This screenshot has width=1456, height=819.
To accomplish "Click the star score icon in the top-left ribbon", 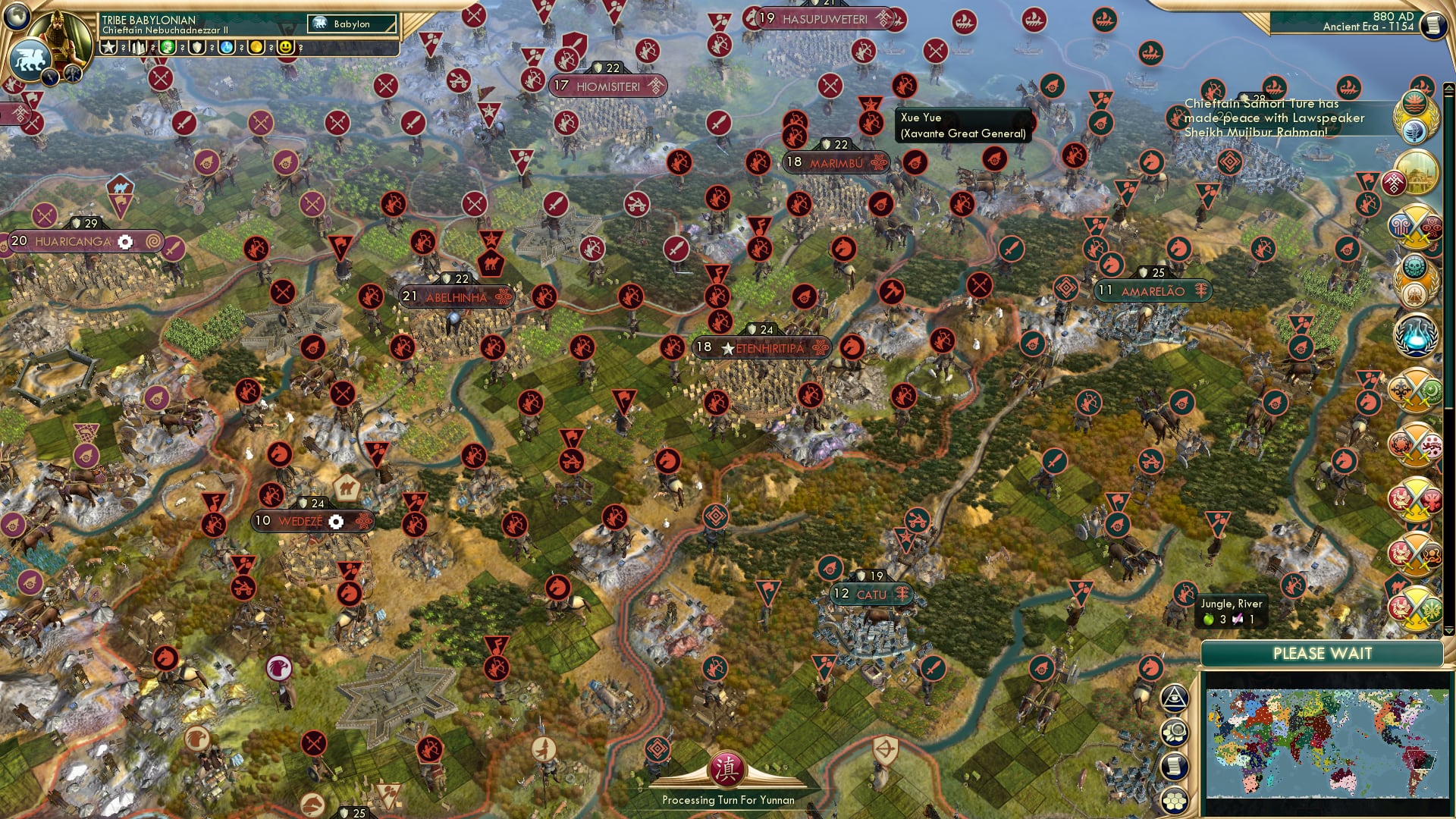I will [x=108, y=47].
